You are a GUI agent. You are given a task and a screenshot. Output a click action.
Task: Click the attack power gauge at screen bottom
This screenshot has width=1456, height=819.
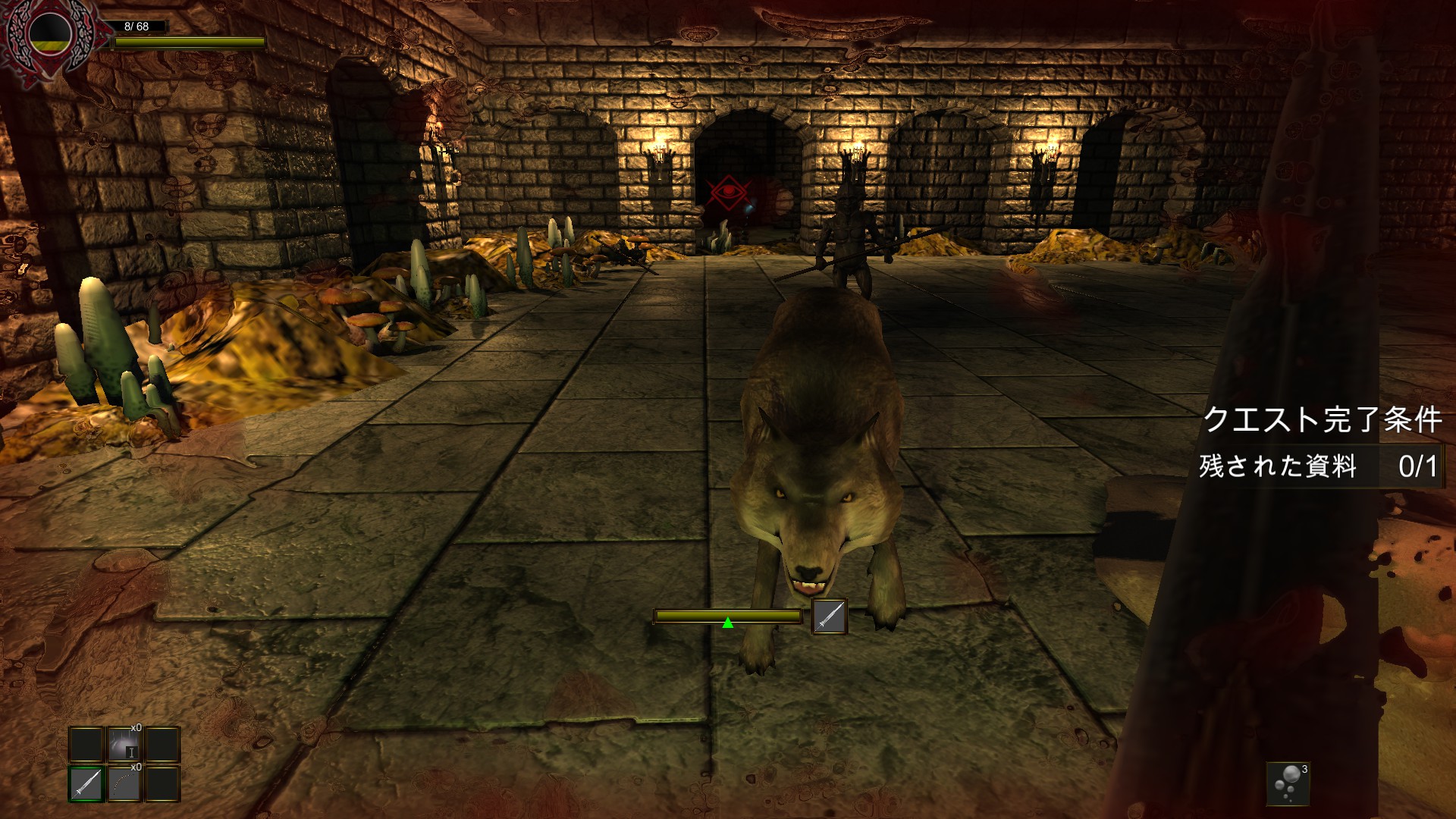pyautogui.click(x=727, y=616)
